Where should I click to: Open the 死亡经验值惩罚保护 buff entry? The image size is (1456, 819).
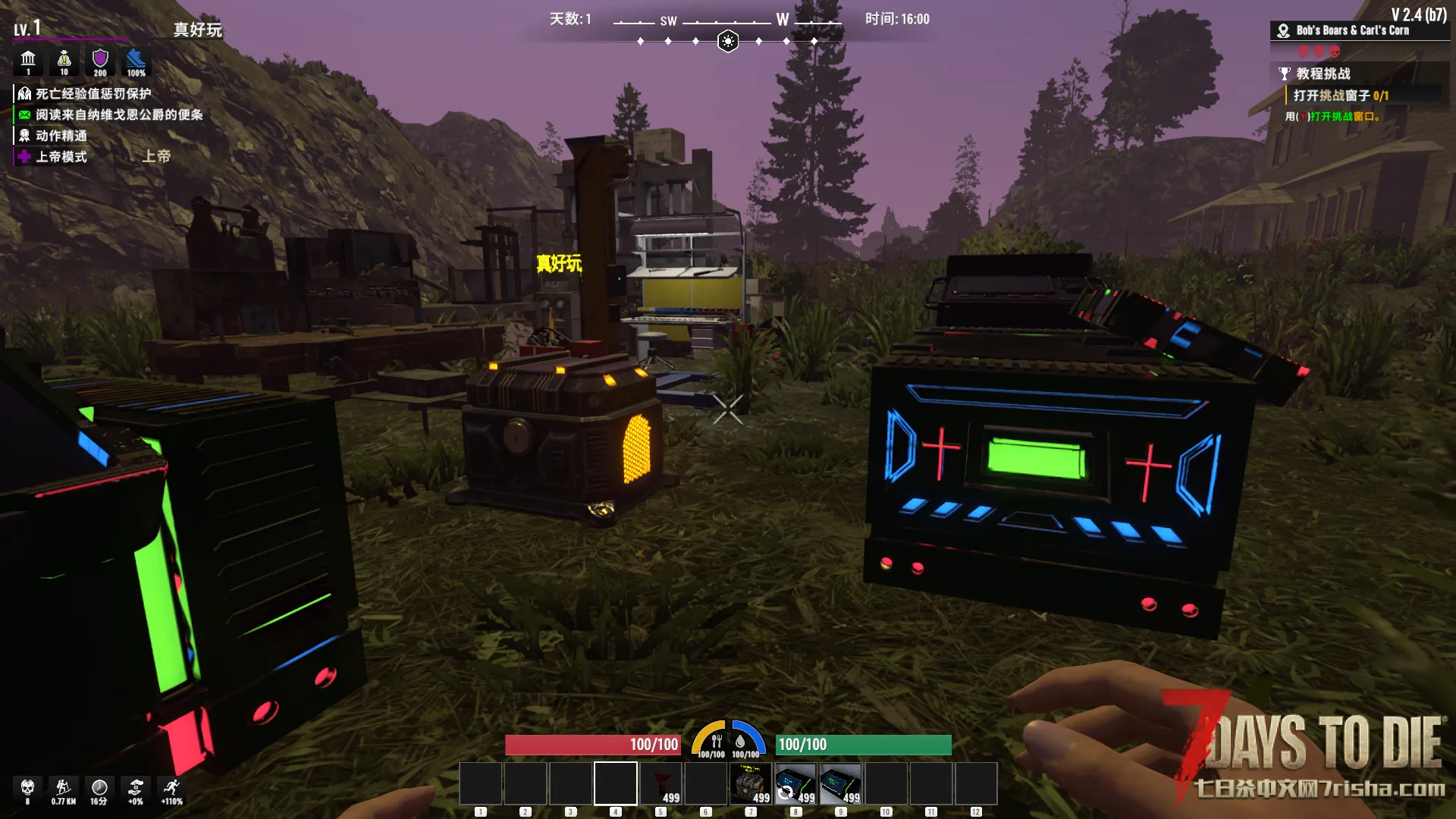pos(93,94)
